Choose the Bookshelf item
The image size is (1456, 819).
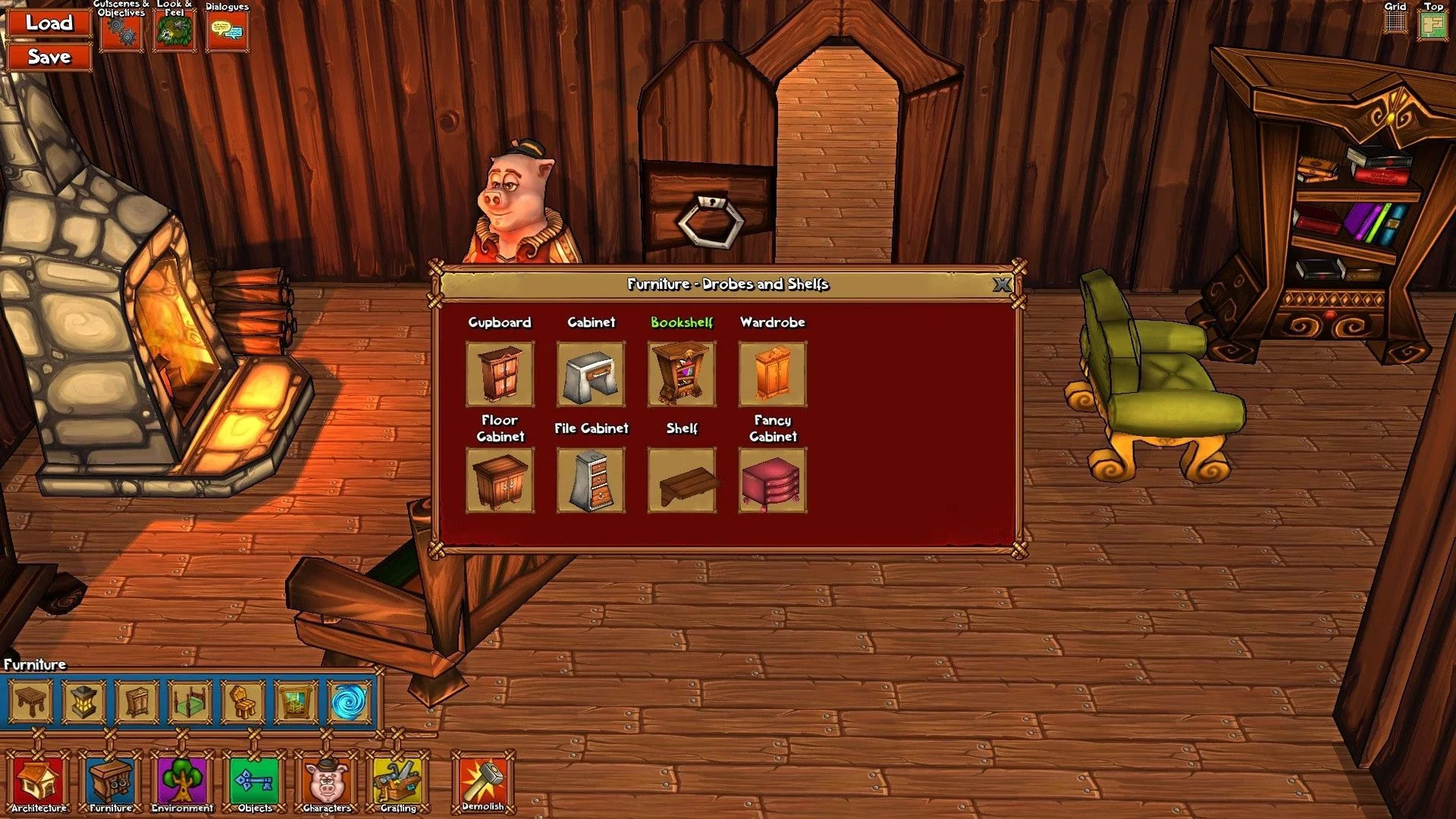(682, 374)
